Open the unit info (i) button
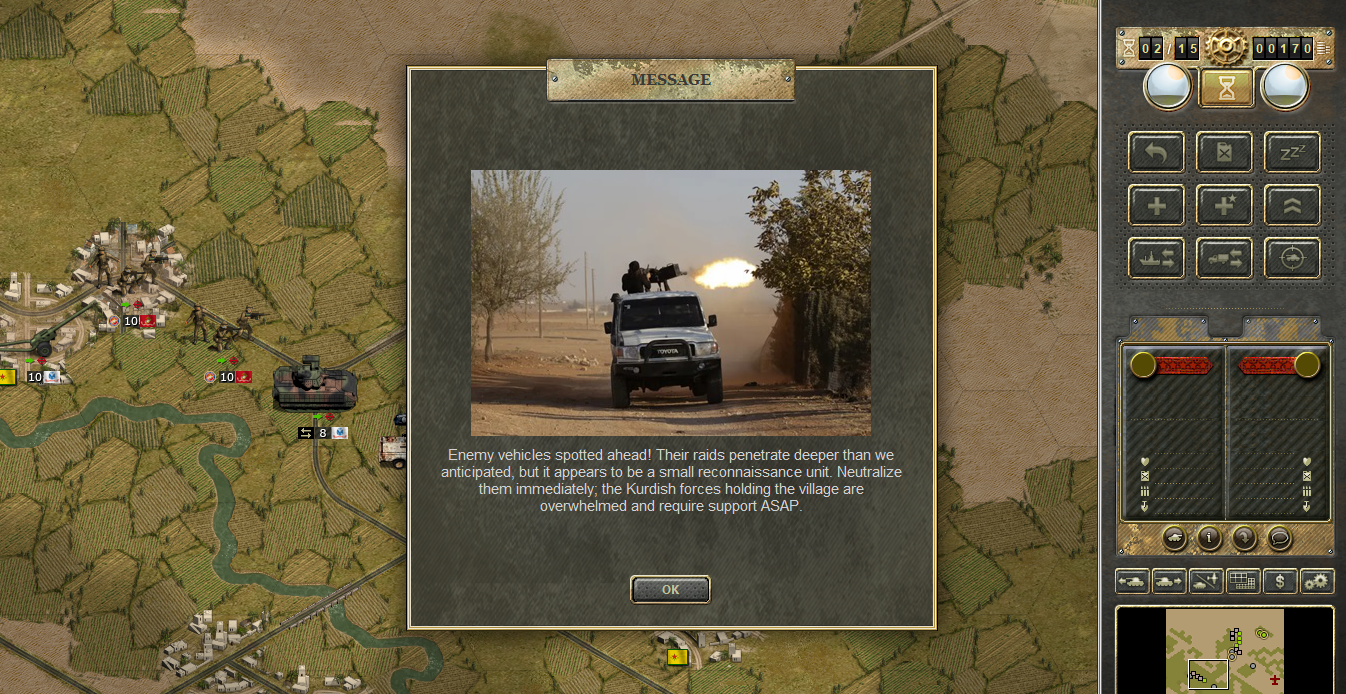Image resolution: width=1346 pixels, height=694 pixels. (1209, 538)
